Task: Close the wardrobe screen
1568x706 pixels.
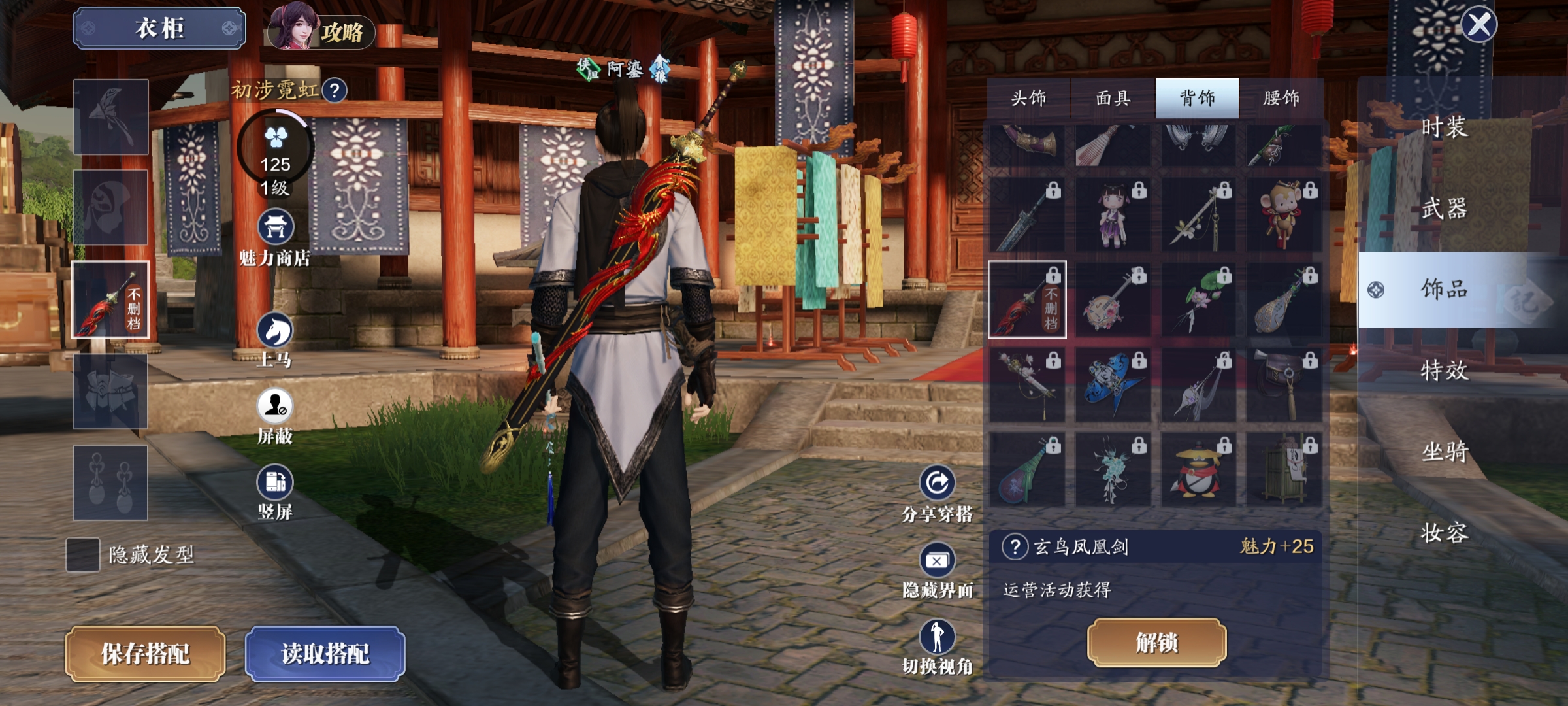Action: [1478, 25]
